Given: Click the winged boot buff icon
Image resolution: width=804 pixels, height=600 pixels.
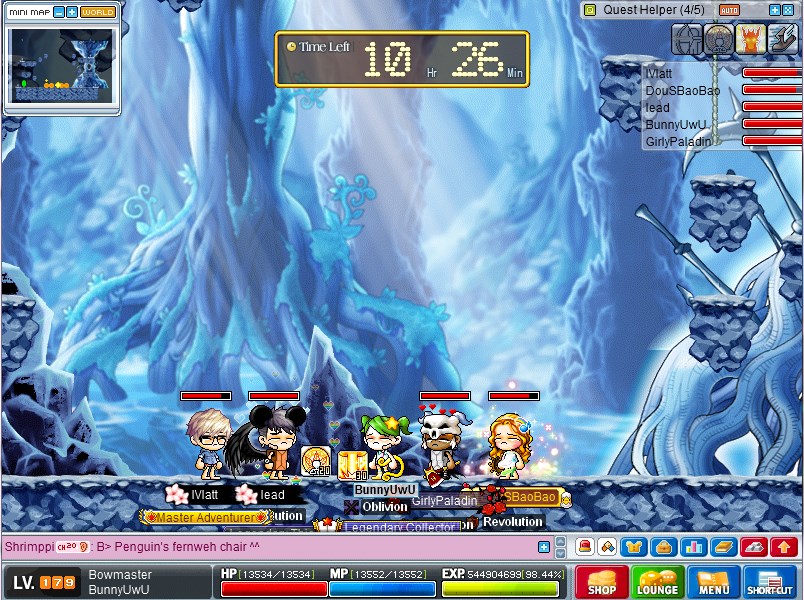Looking at the screenshot, I should [783, 39].
